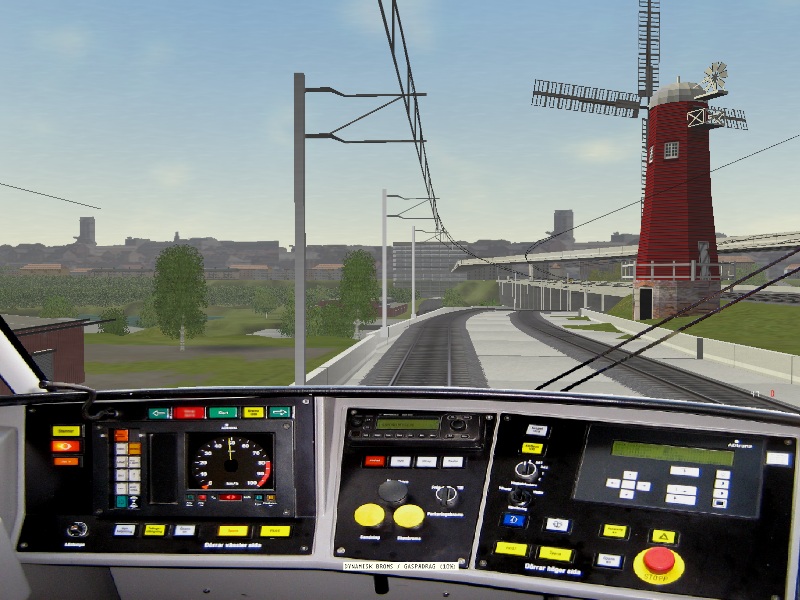Hit the red STOPP emergency button
The width and height of the screenshot is (800, 600).
click(658, 561)
